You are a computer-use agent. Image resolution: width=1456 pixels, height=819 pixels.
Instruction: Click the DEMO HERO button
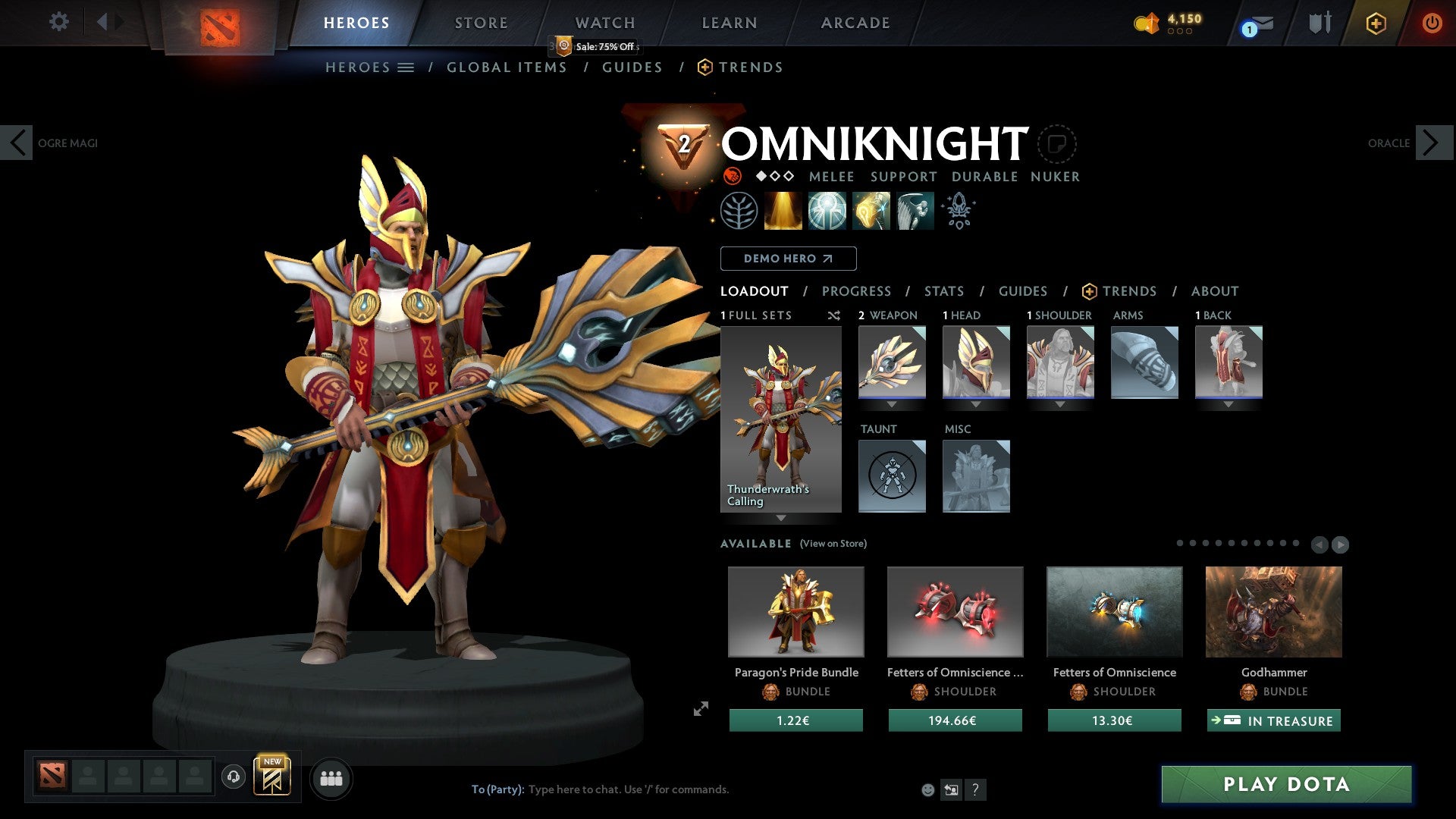pos(788,258)
